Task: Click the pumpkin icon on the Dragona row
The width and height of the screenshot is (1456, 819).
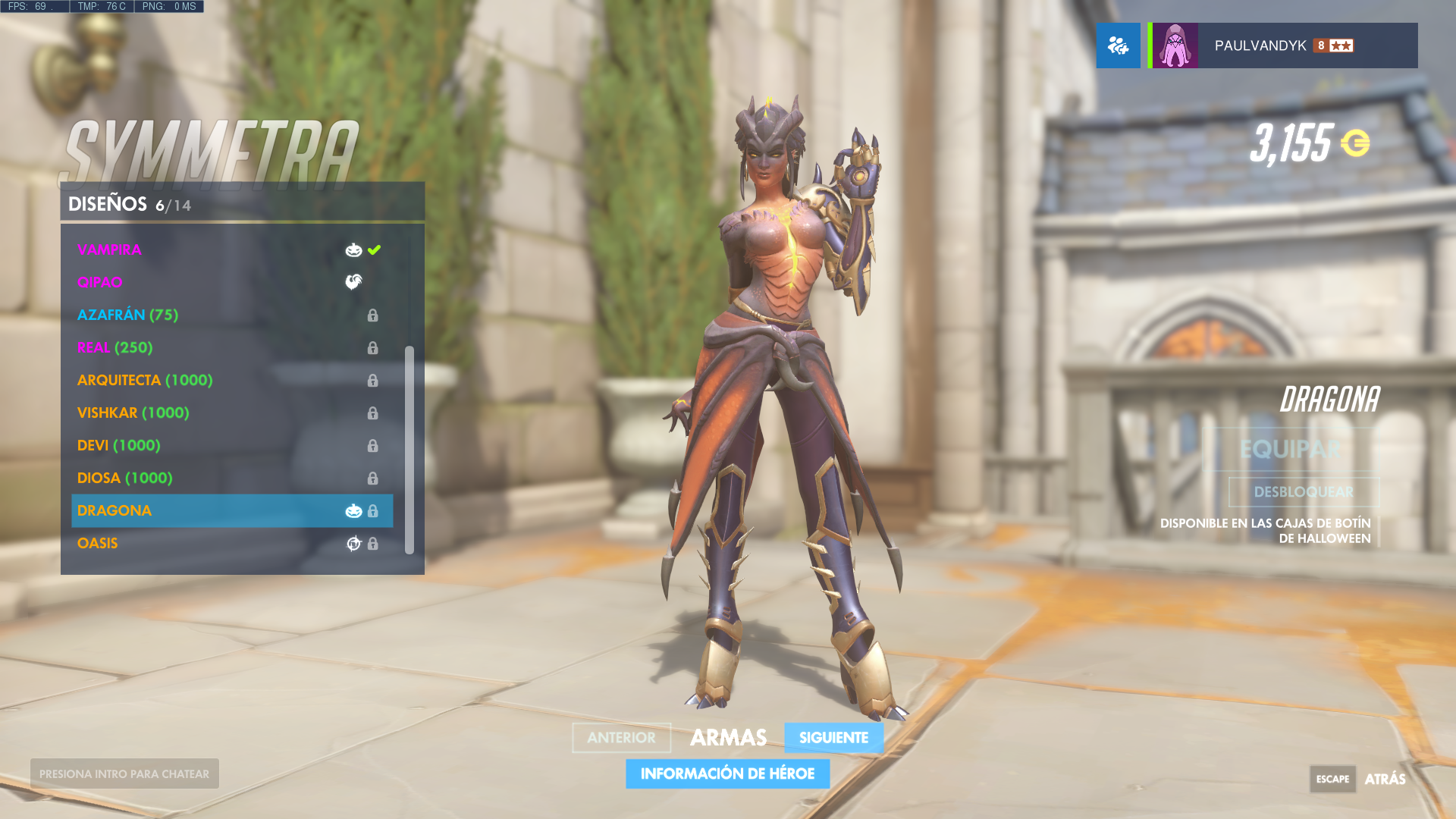Action: click(353, 510)
